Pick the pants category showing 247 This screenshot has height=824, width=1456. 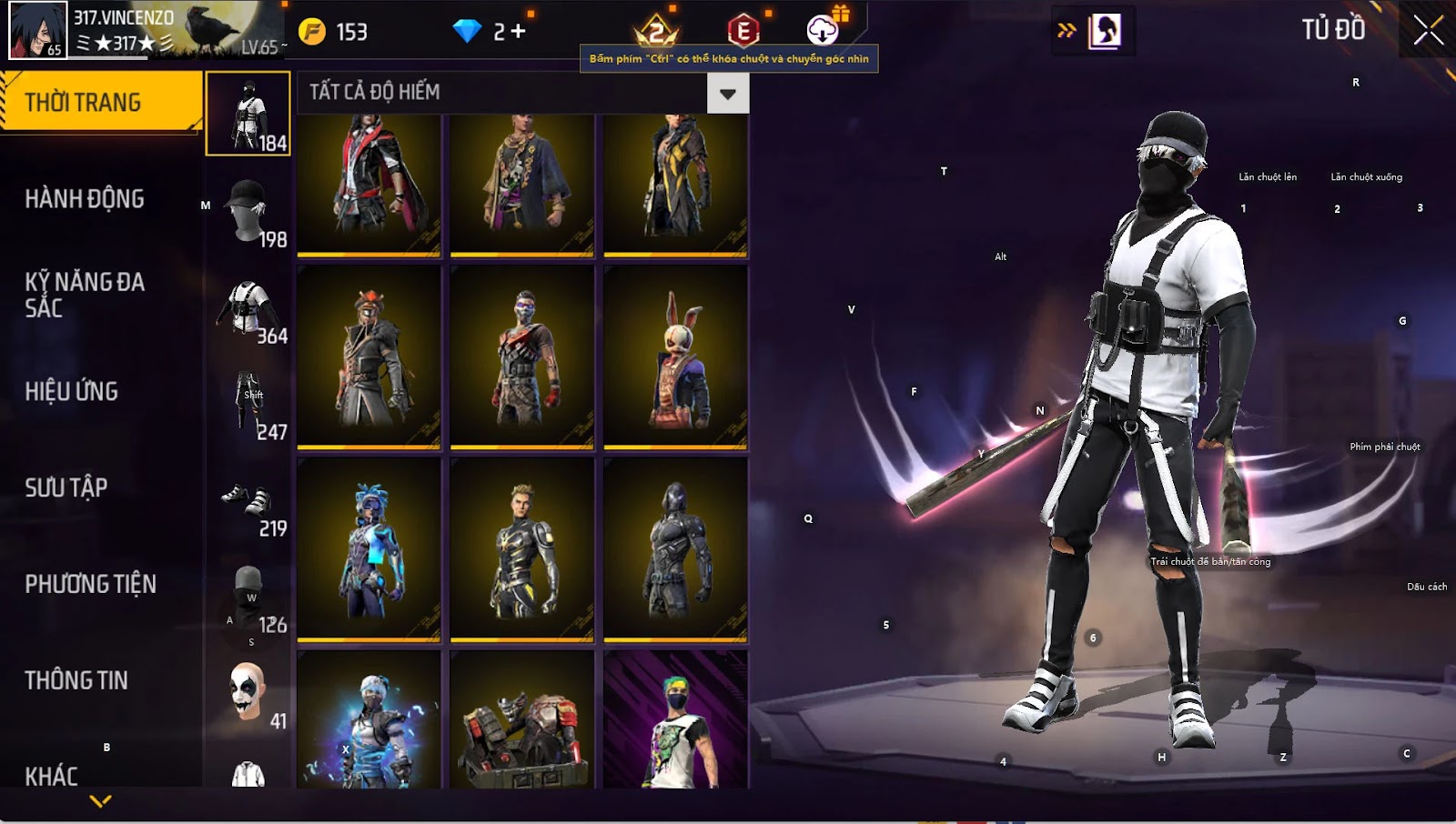[248, 404]
